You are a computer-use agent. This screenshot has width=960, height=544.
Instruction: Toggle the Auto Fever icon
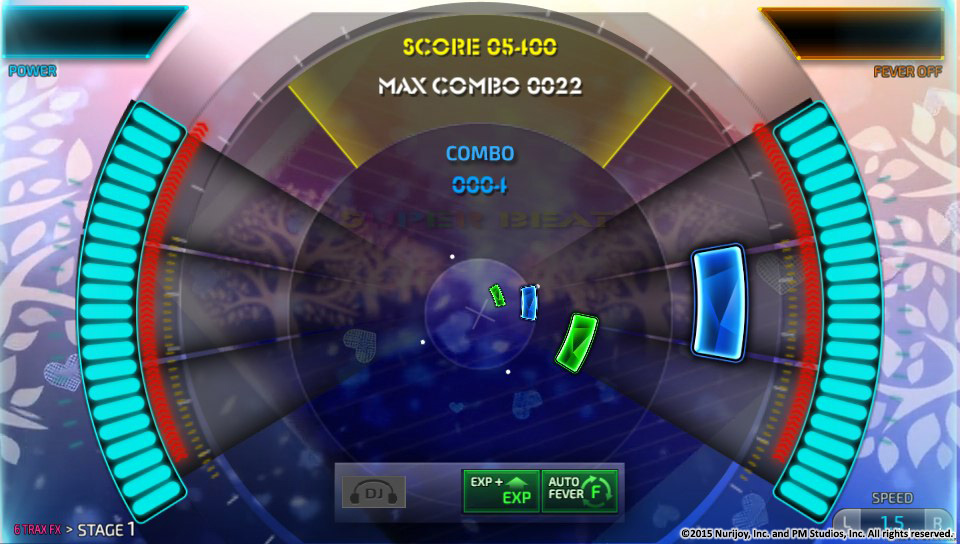580,490
